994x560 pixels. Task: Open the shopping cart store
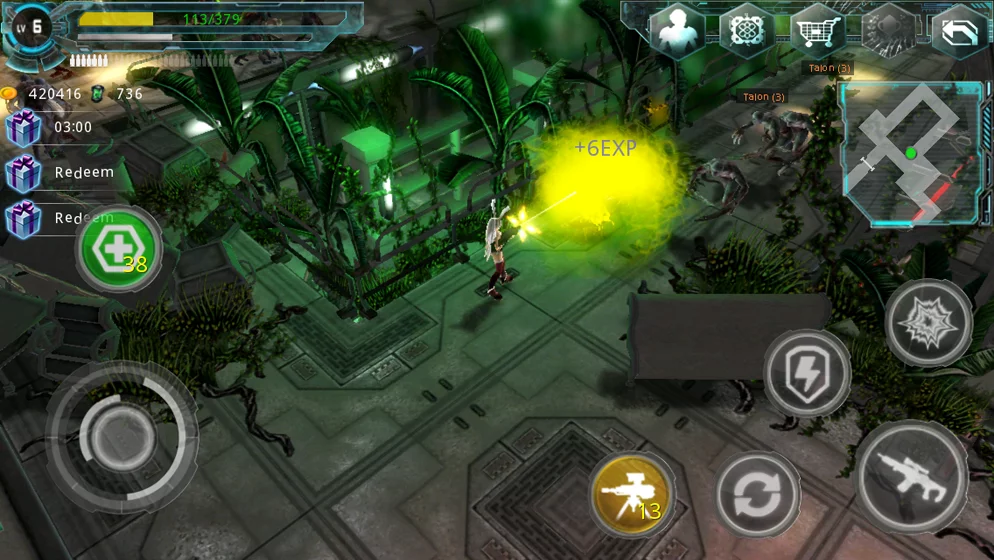pos(817,31)
